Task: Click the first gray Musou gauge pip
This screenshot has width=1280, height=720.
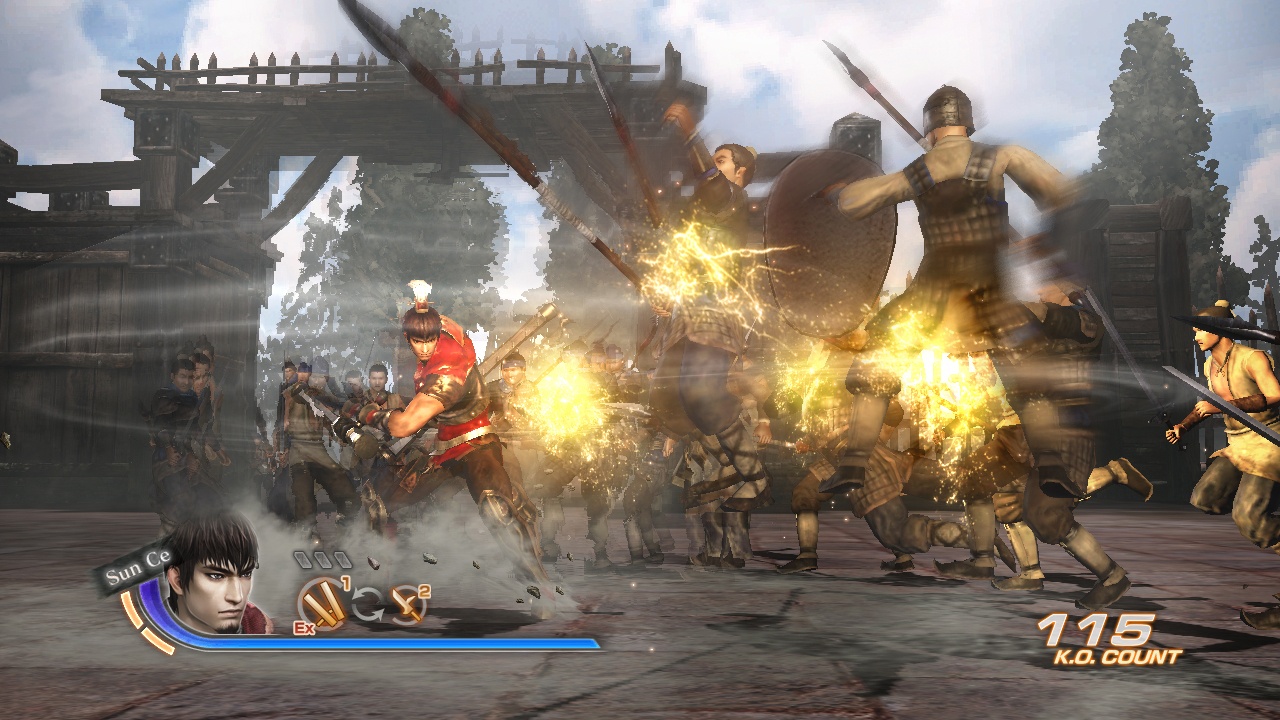Action: pyautogui.click(x=303, y=558)
